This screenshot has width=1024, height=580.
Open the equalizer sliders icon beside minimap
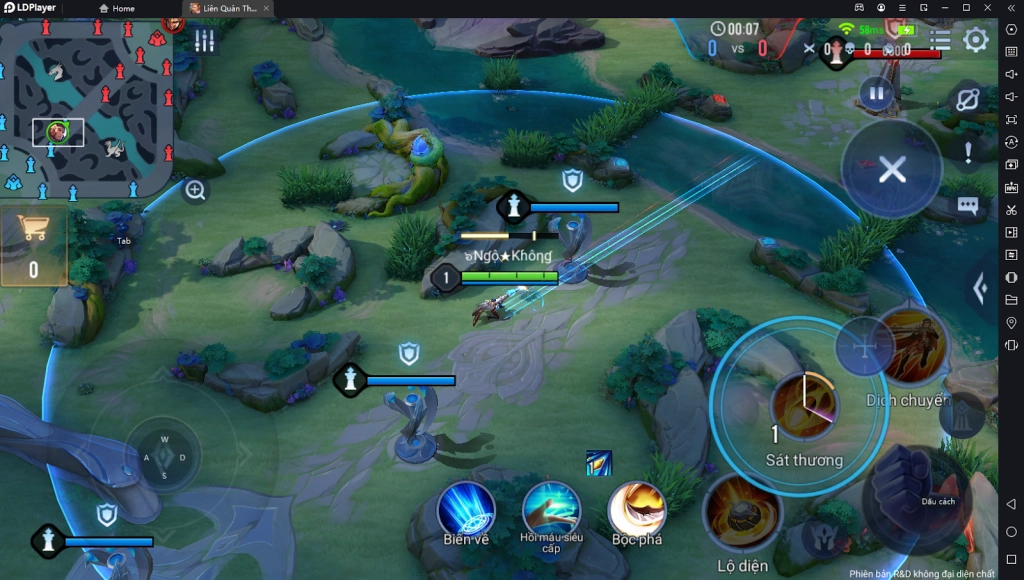[204, 41]
